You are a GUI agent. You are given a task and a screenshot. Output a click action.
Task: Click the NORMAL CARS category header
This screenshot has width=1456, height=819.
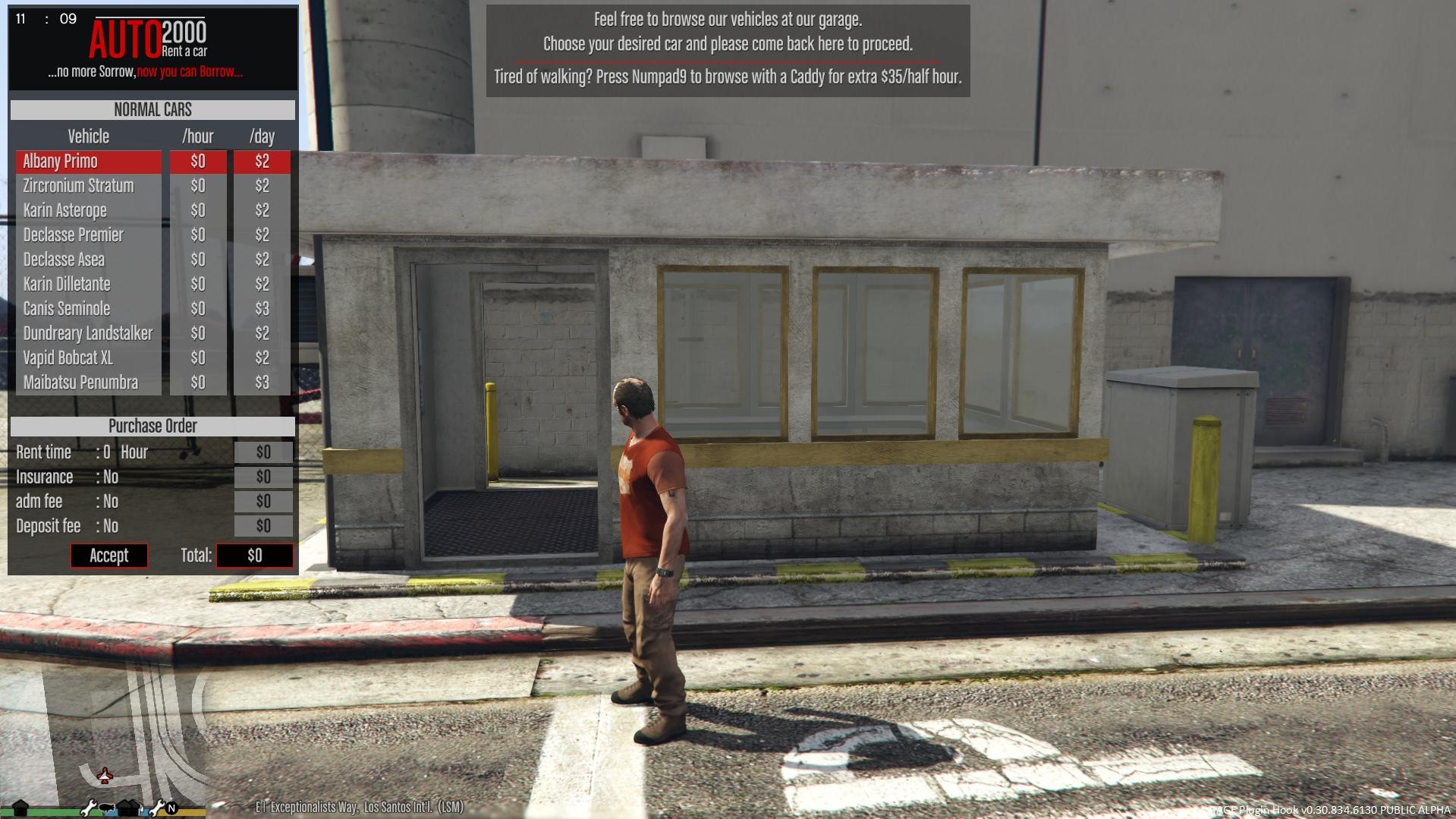click(x=153, y=110)
